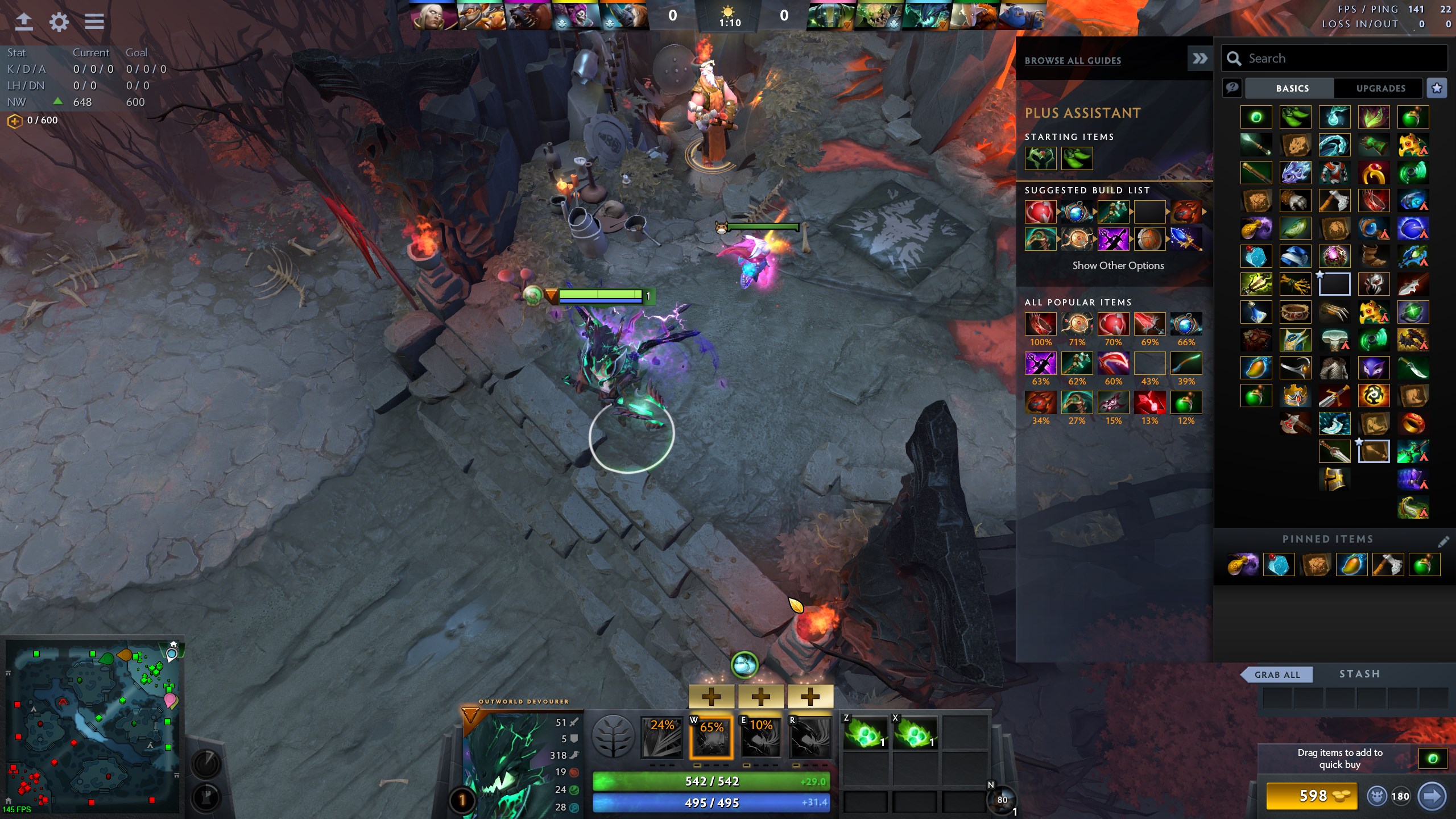Click the blue arrow beside the gold
Viewport: 1456px width, 819px height.
tap(1432, 796)
